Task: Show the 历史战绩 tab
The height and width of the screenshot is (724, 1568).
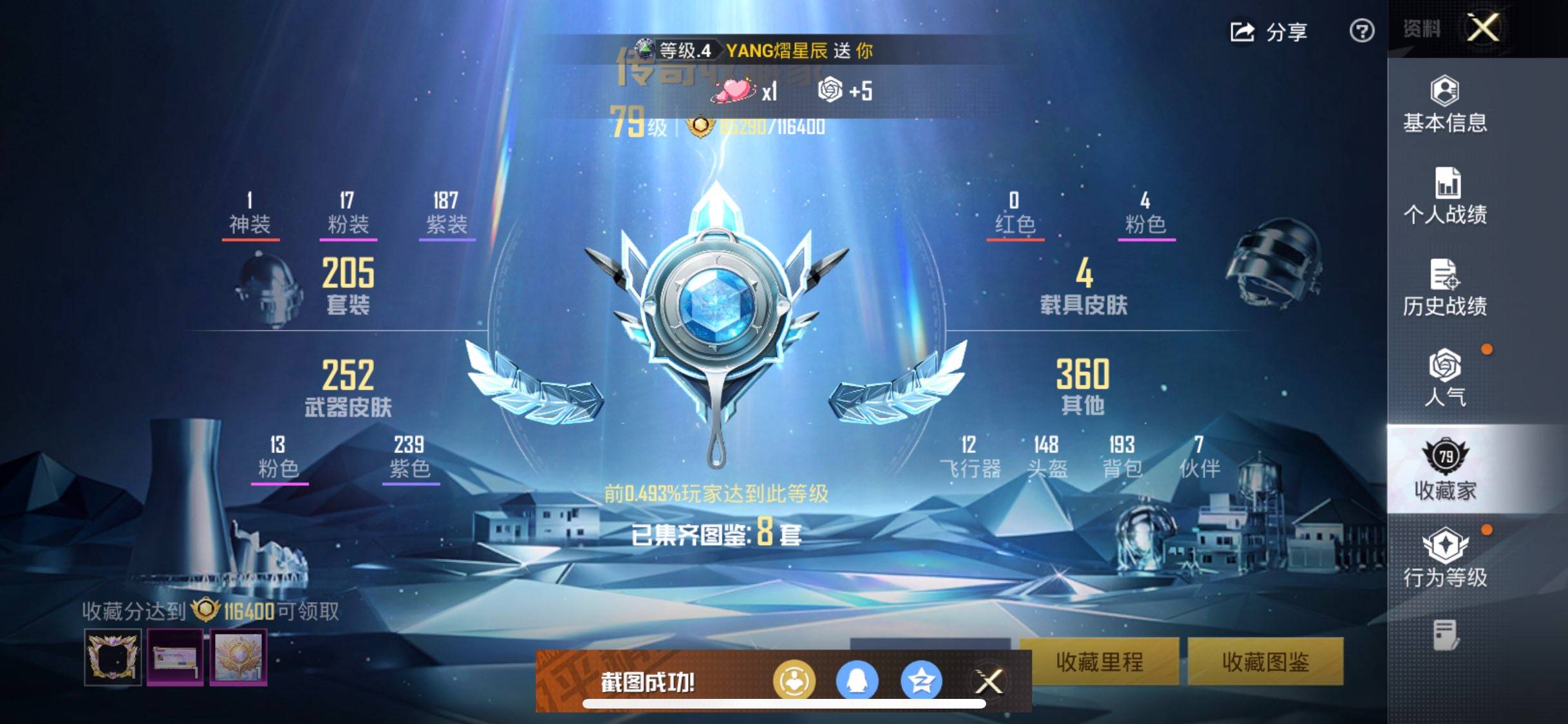Action: click(1445, 288)
